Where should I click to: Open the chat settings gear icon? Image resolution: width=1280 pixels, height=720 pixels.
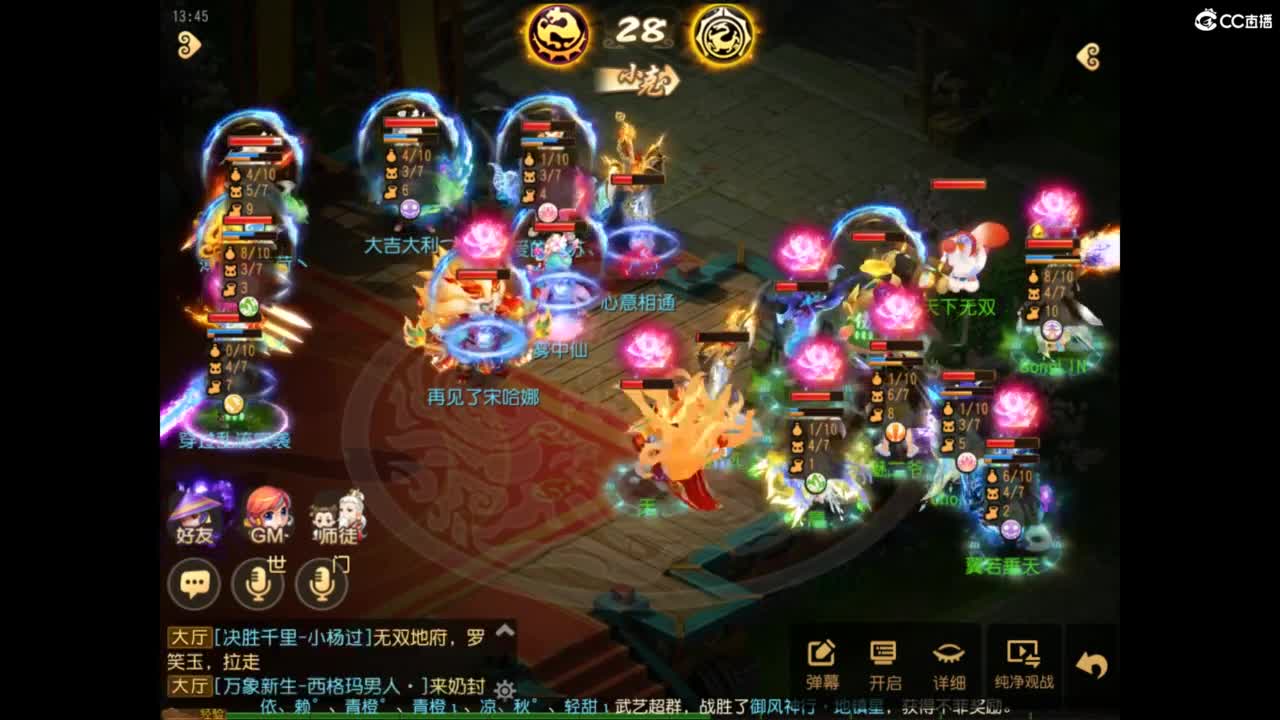pos(506,690)
